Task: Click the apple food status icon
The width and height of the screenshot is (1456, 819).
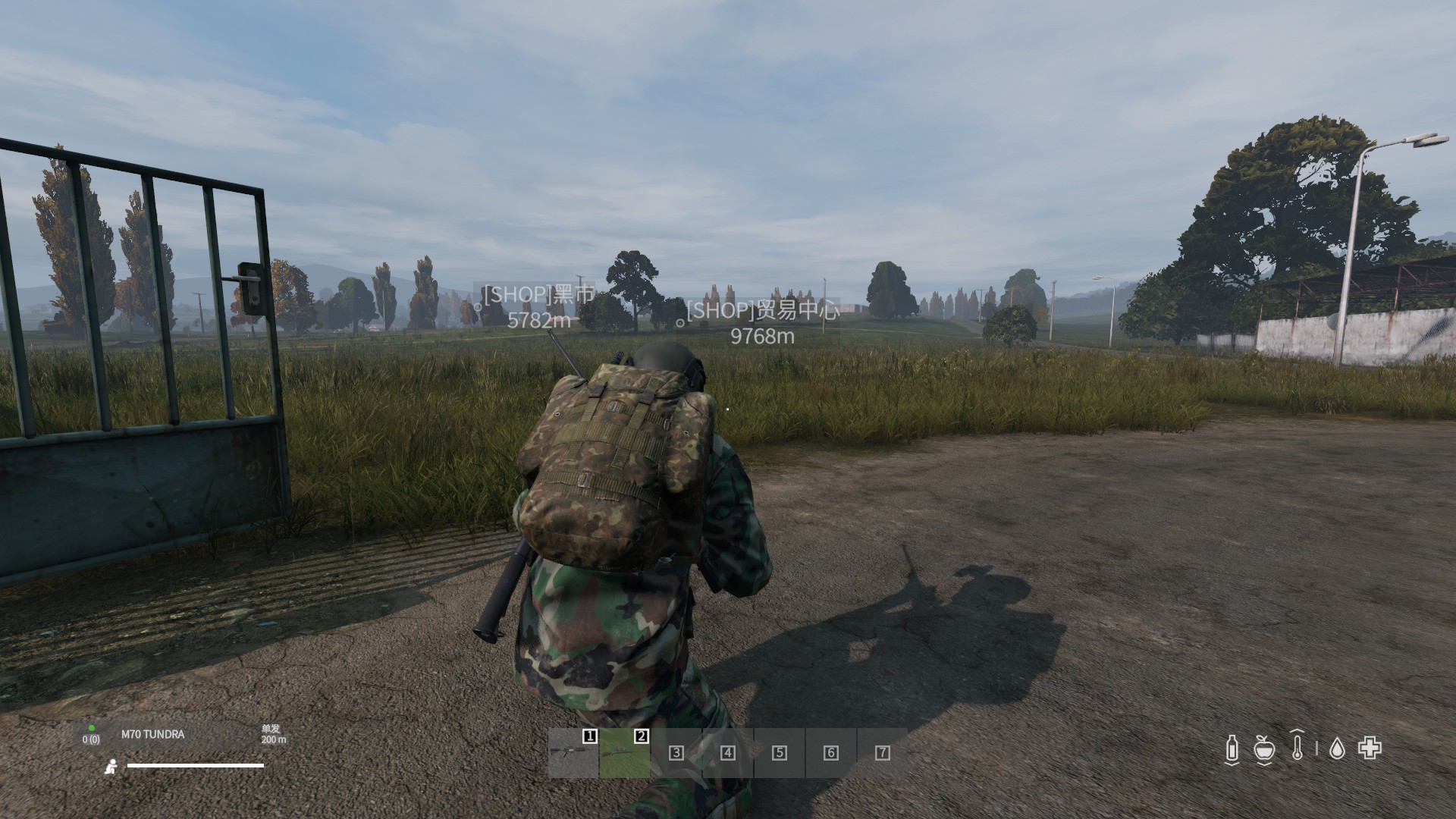Action: click(1264, 749)
